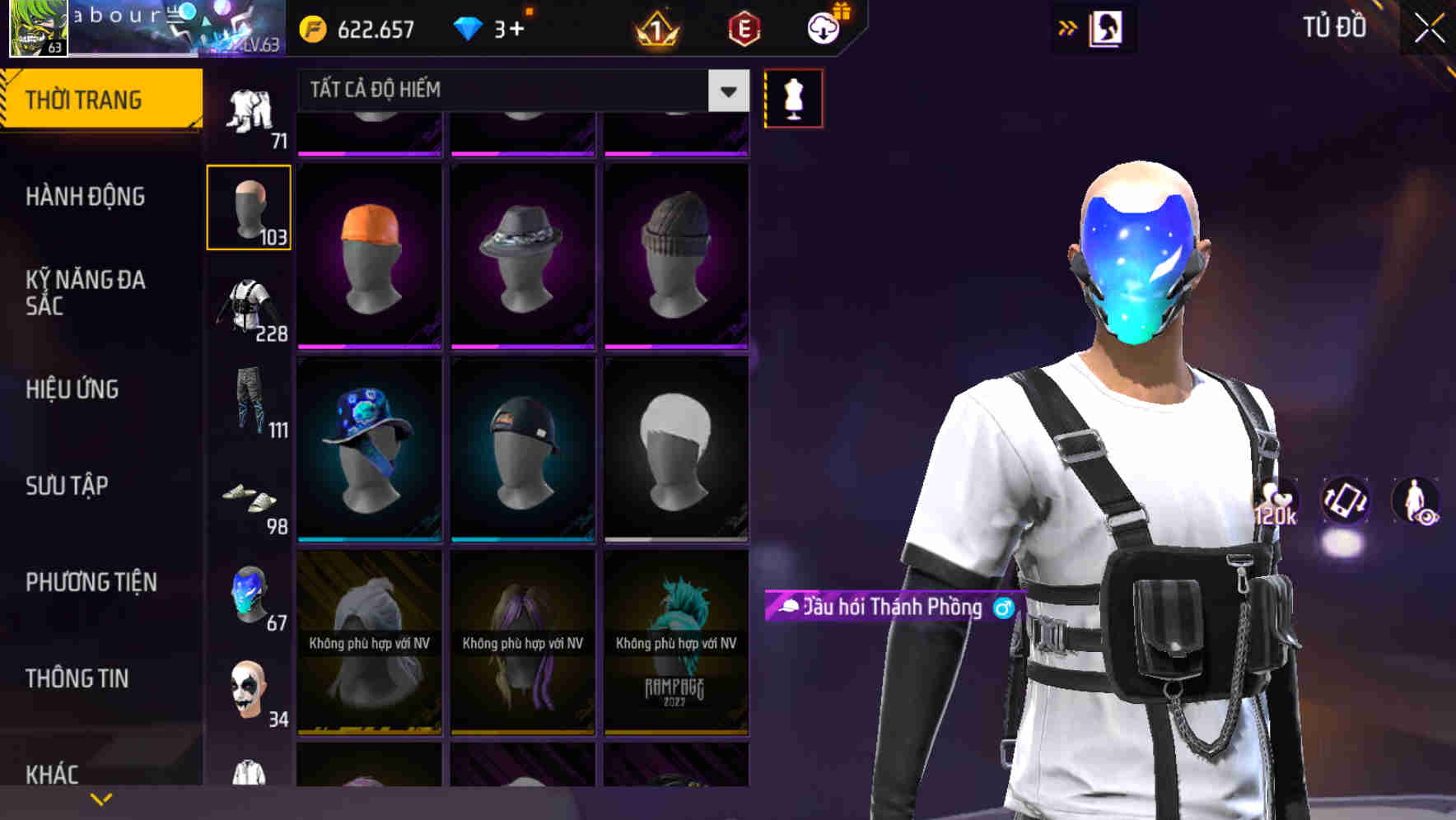Click the heart showing 120k likes

tap(1276, 500)
